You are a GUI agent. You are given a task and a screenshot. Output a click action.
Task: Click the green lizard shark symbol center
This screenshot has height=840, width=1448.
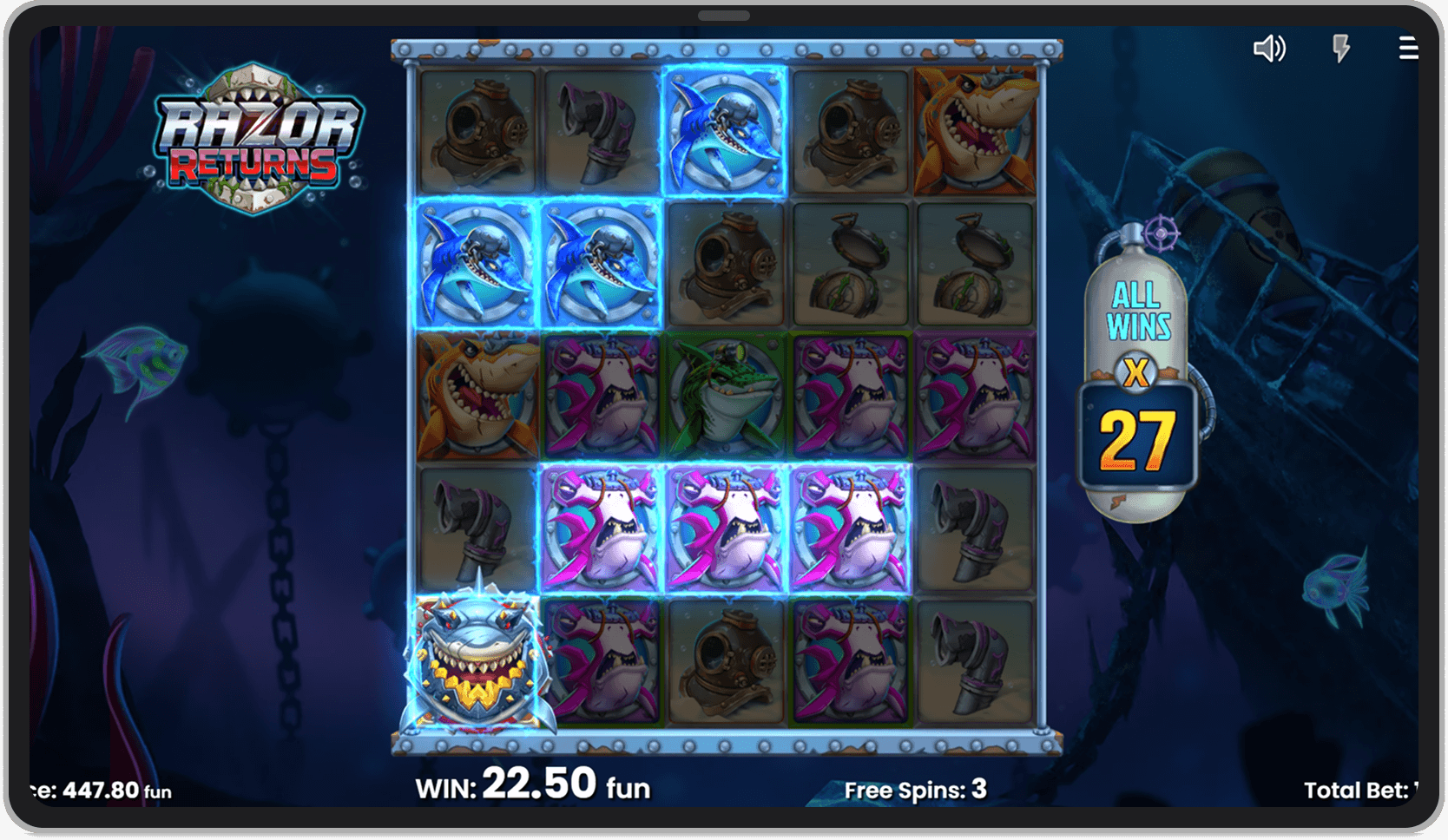726,395
